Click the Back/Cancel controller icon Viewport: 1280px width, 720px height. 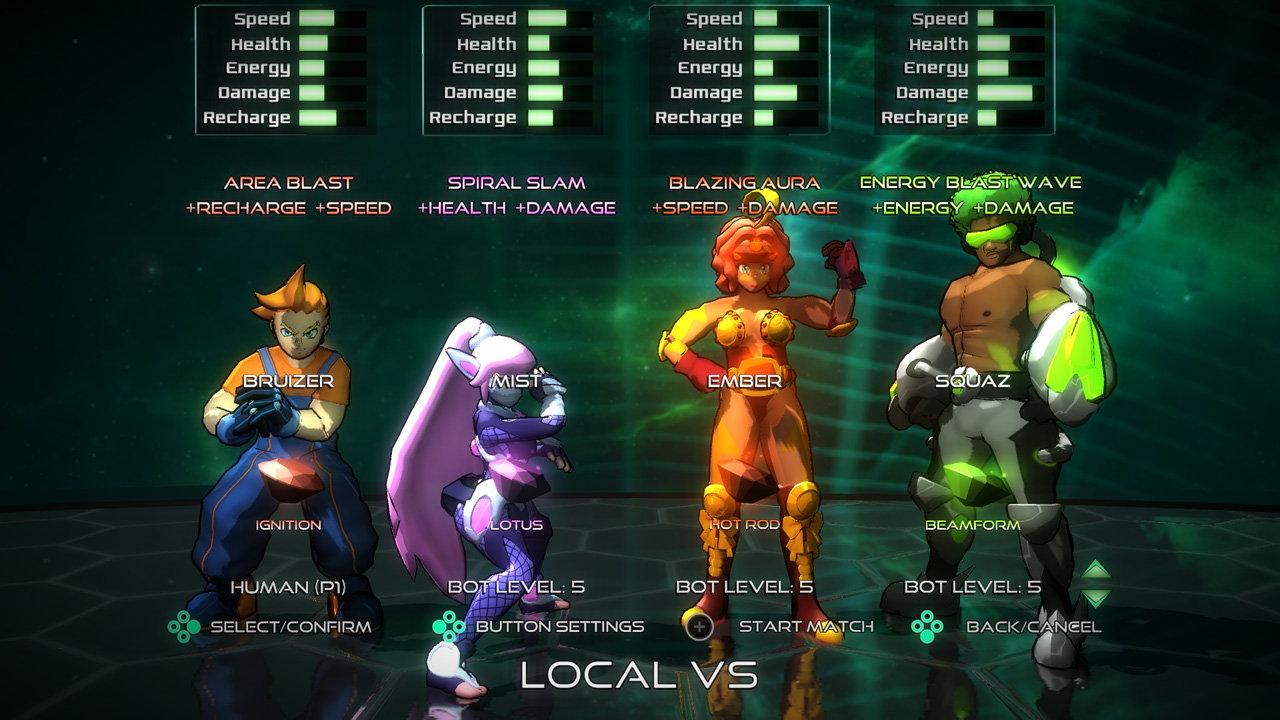(928, 625)
